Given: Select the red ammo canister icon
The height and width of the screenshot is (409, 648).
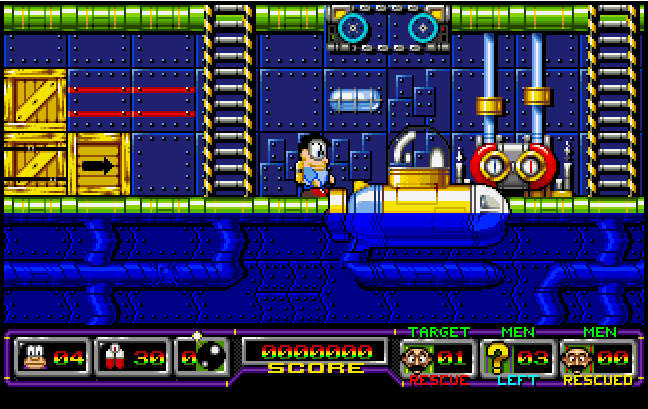Looking at the screenshot, I should [x=115, y=357].
